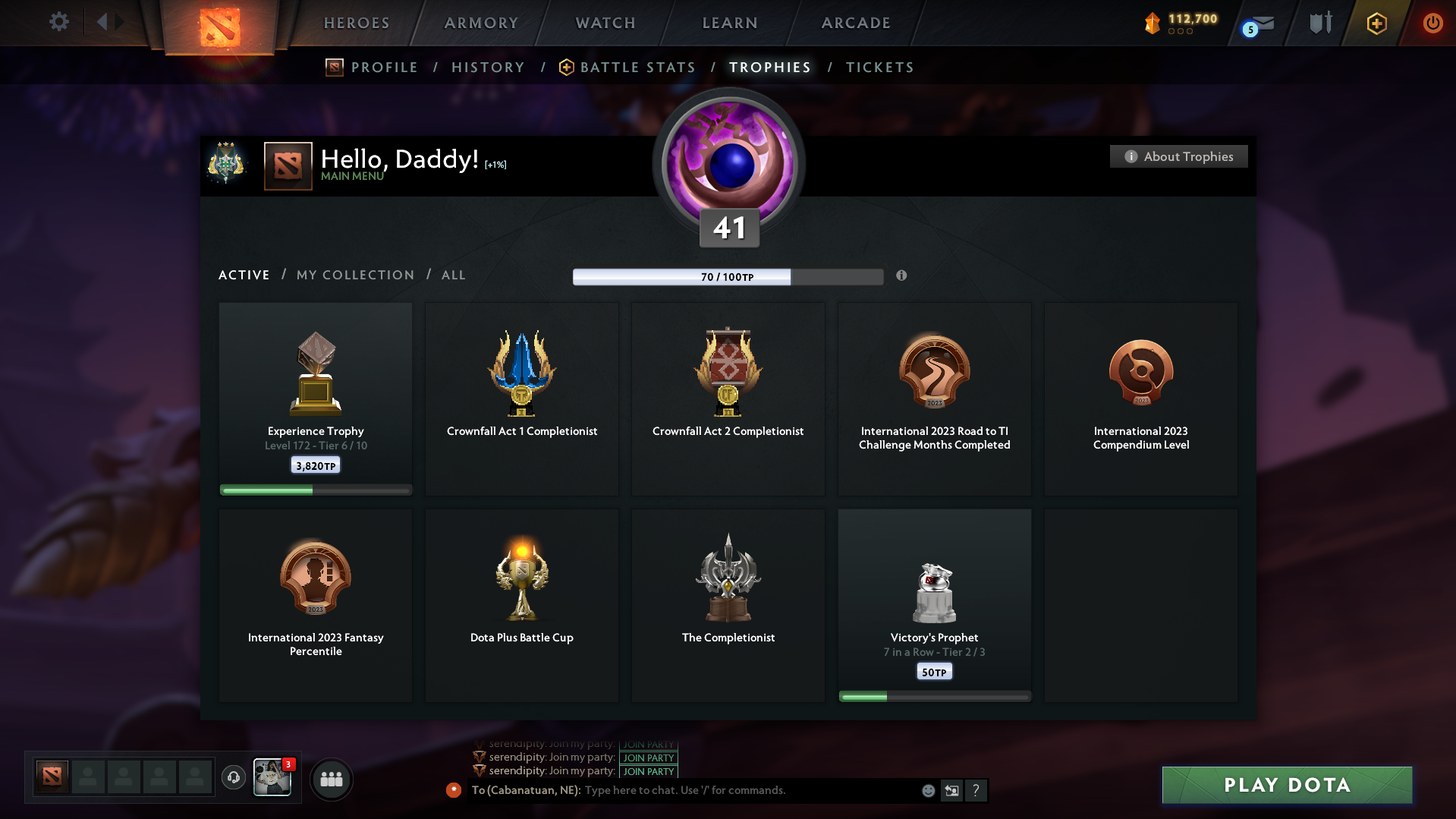
Task: Toggle voice chat via the headset icon
Action: click(234, 778)
